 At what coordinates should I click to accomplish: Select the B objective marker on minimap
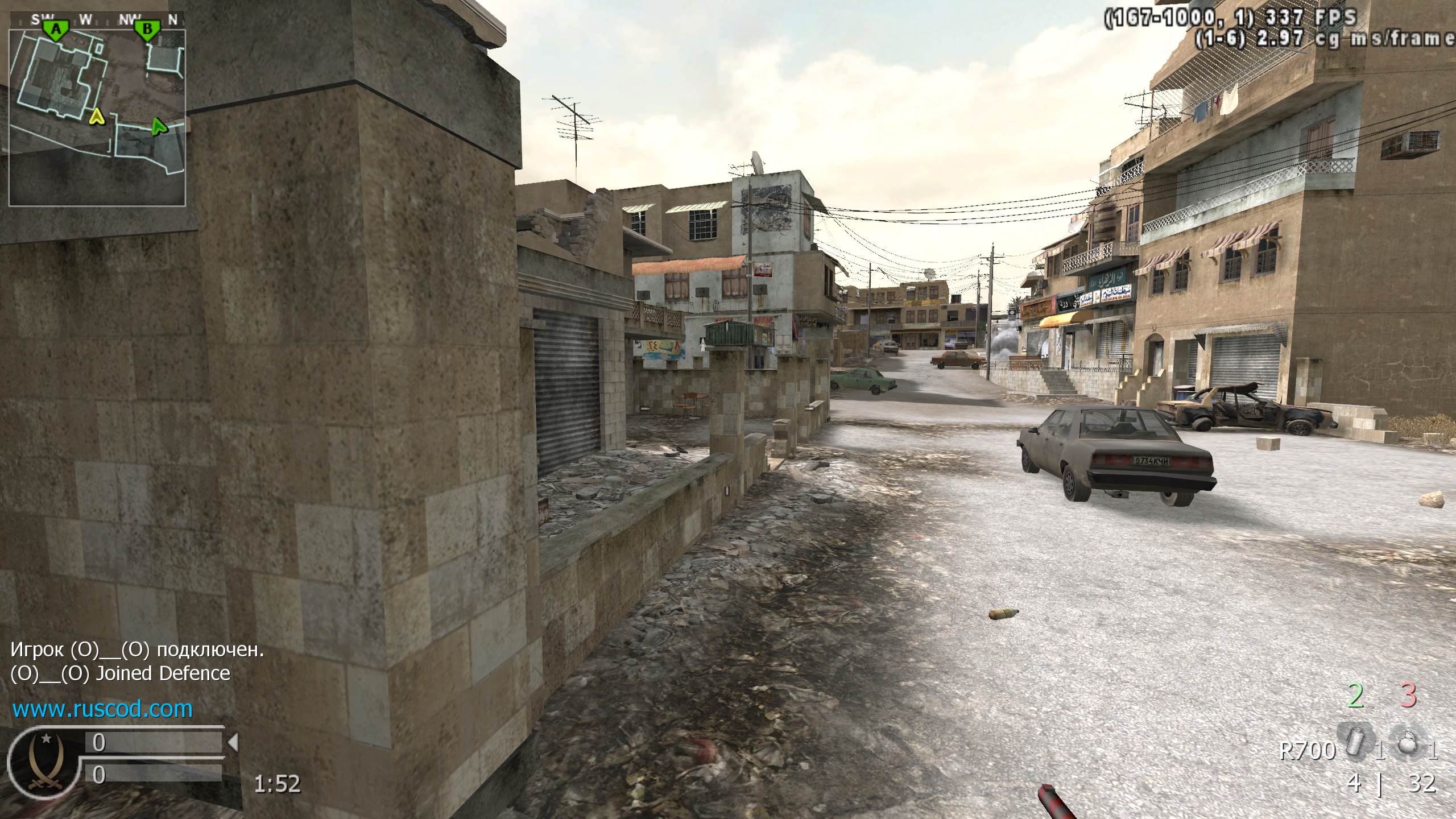[x=147, y=30]
